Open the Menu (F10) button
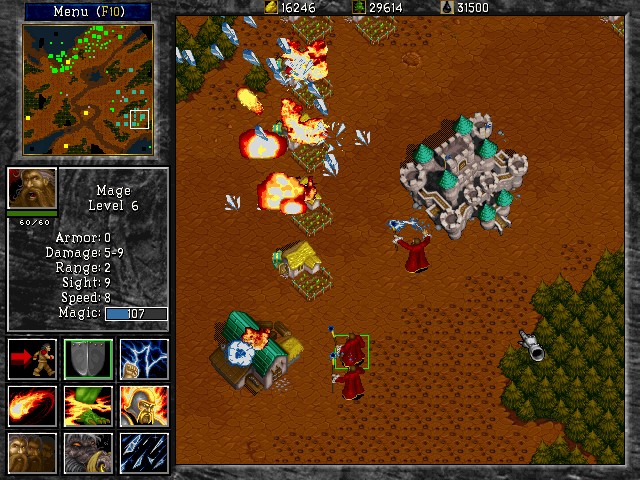The image size is (640, 480). [x=87, y=11]
